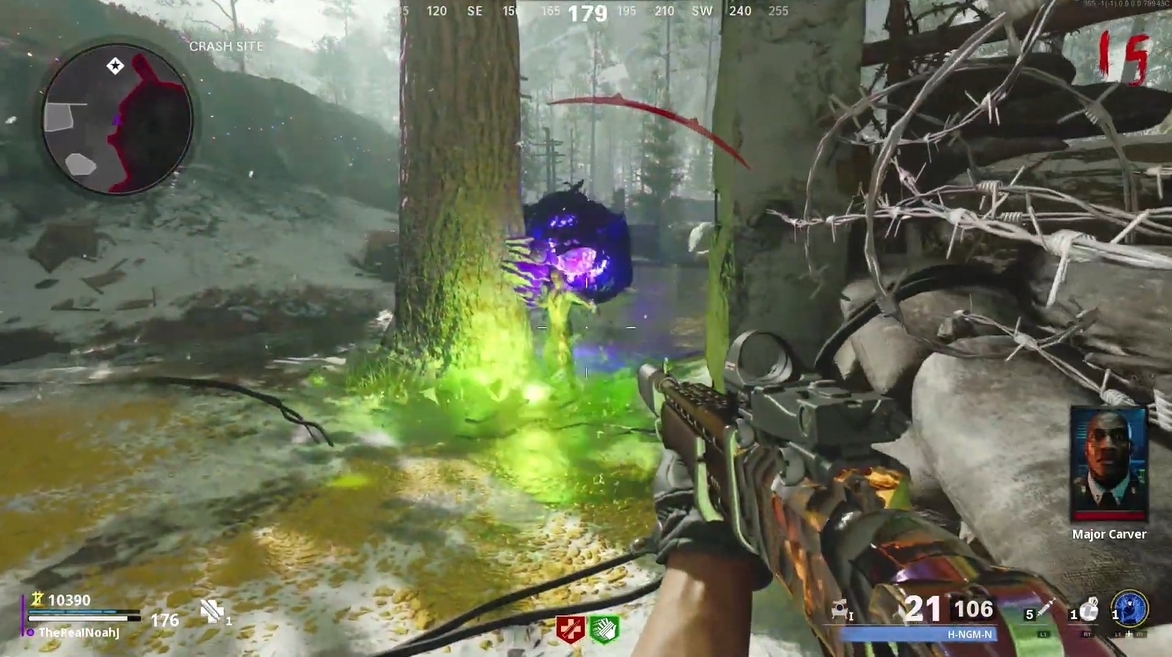Click the green Stamin-Up perk icon
The height and width of the screenshot is (657, 1172).
[604, 629]
